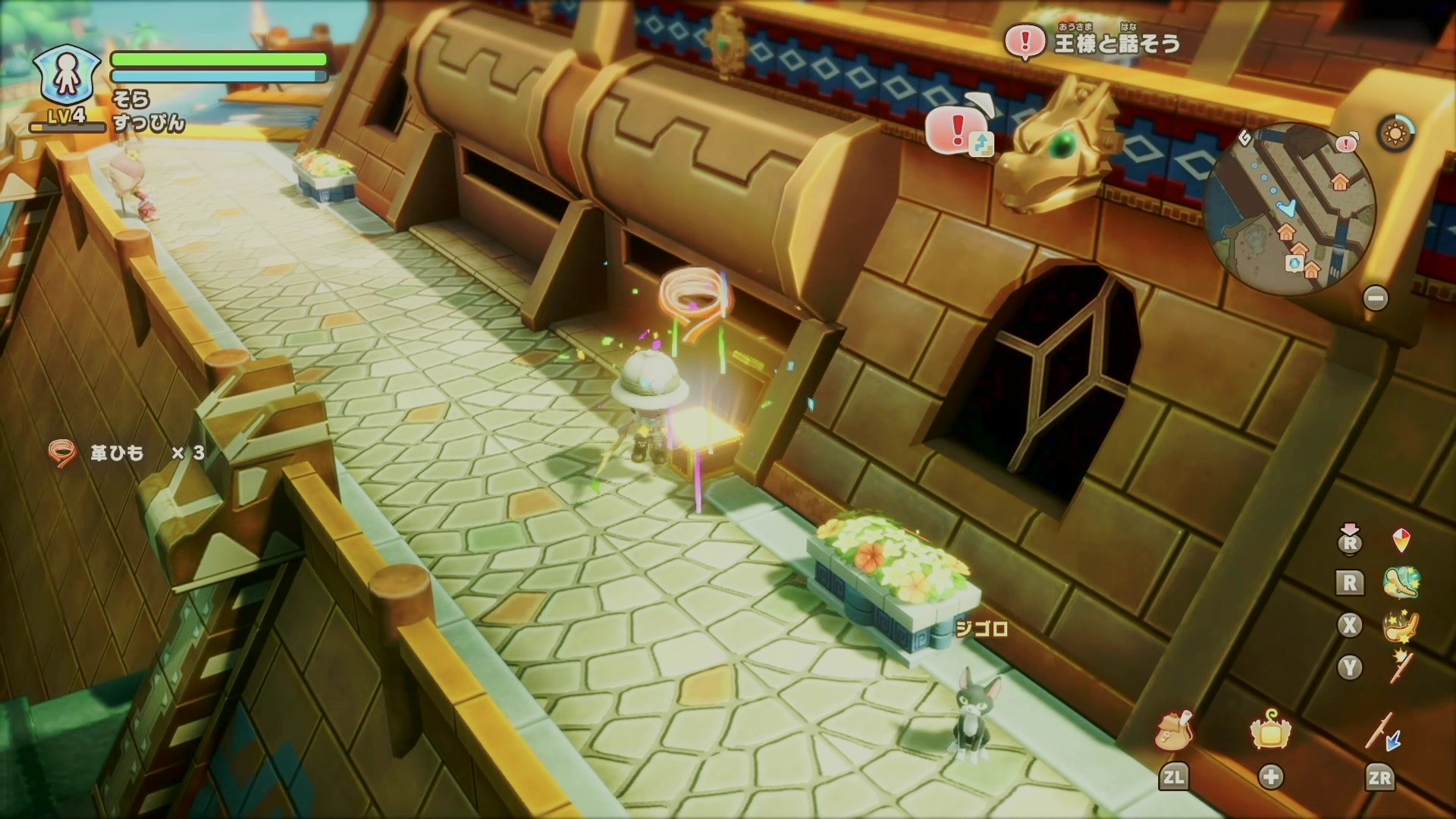
Task: Select the blue crystal marker on the minimap
Action: click(x=1294, y=263)
